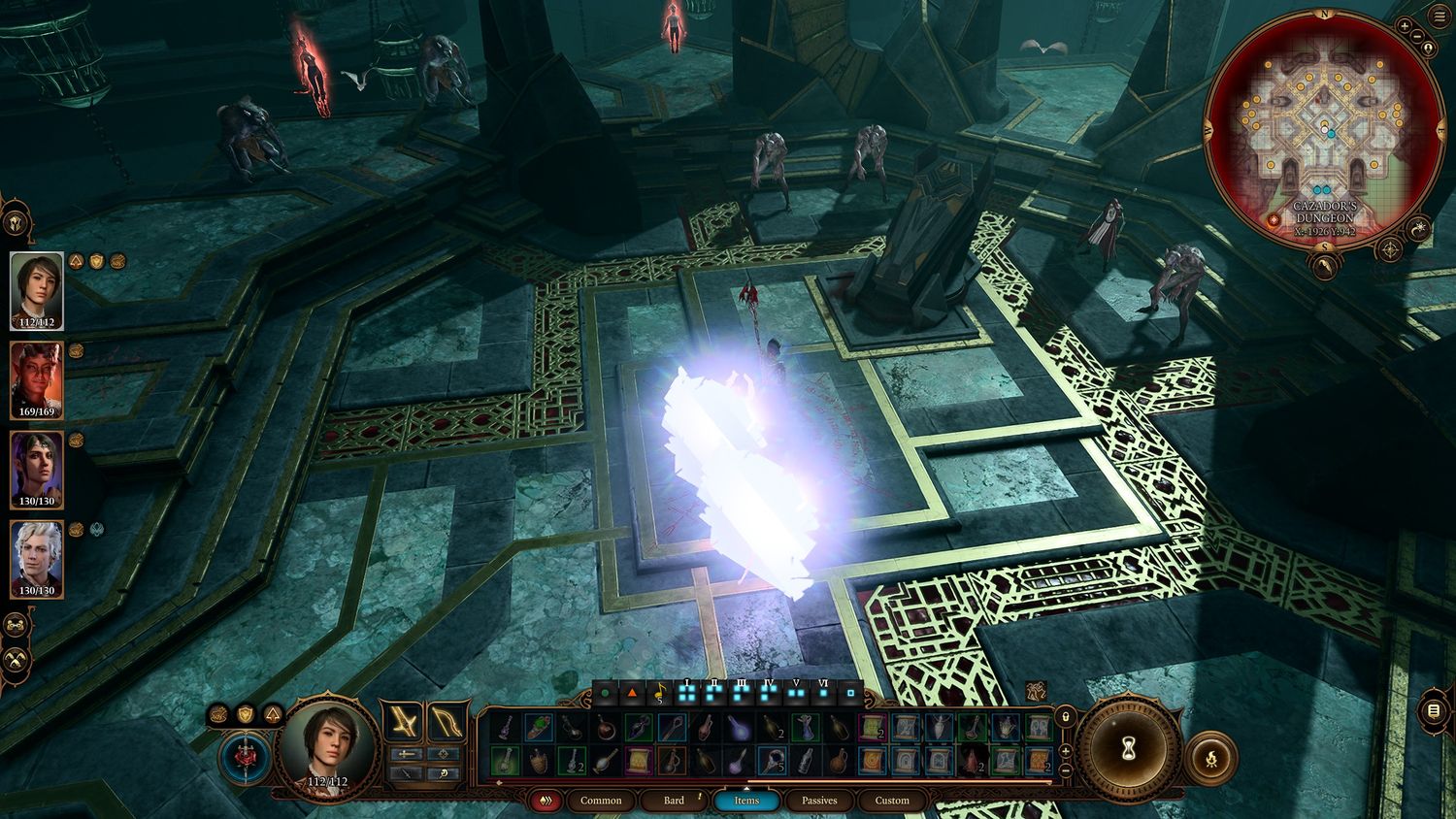Switch to the Custom hotbar tab
The width and height of the screenshot is (1456, 819).
click(892, 801)
